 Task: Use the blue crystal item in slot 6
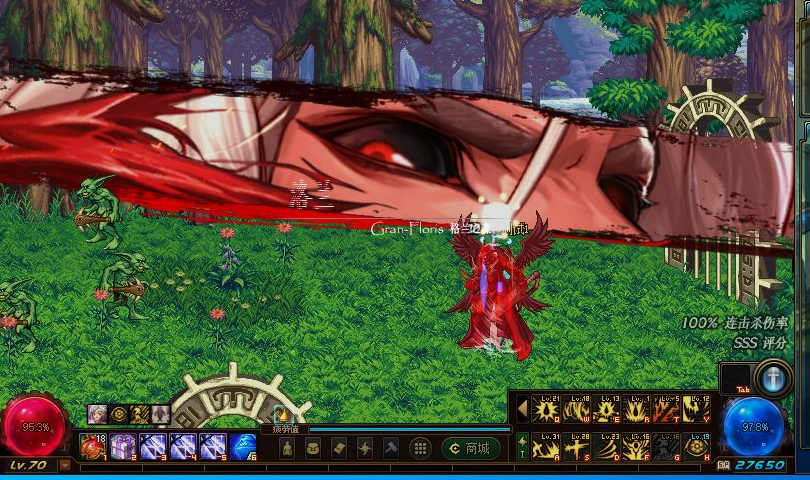[x=243, y=447]
